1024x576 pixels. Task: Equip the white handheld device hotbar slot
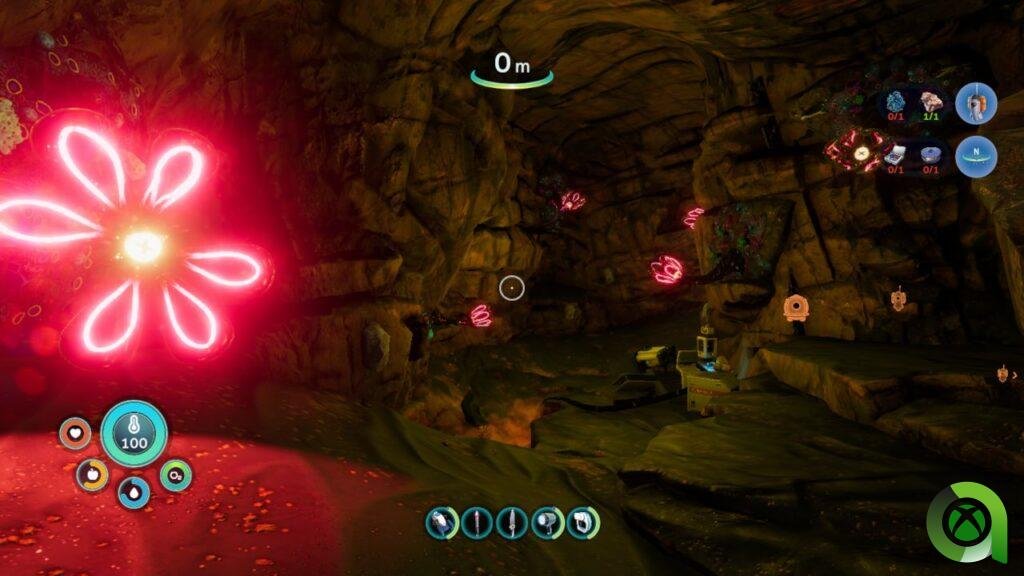tap(582, 522)
